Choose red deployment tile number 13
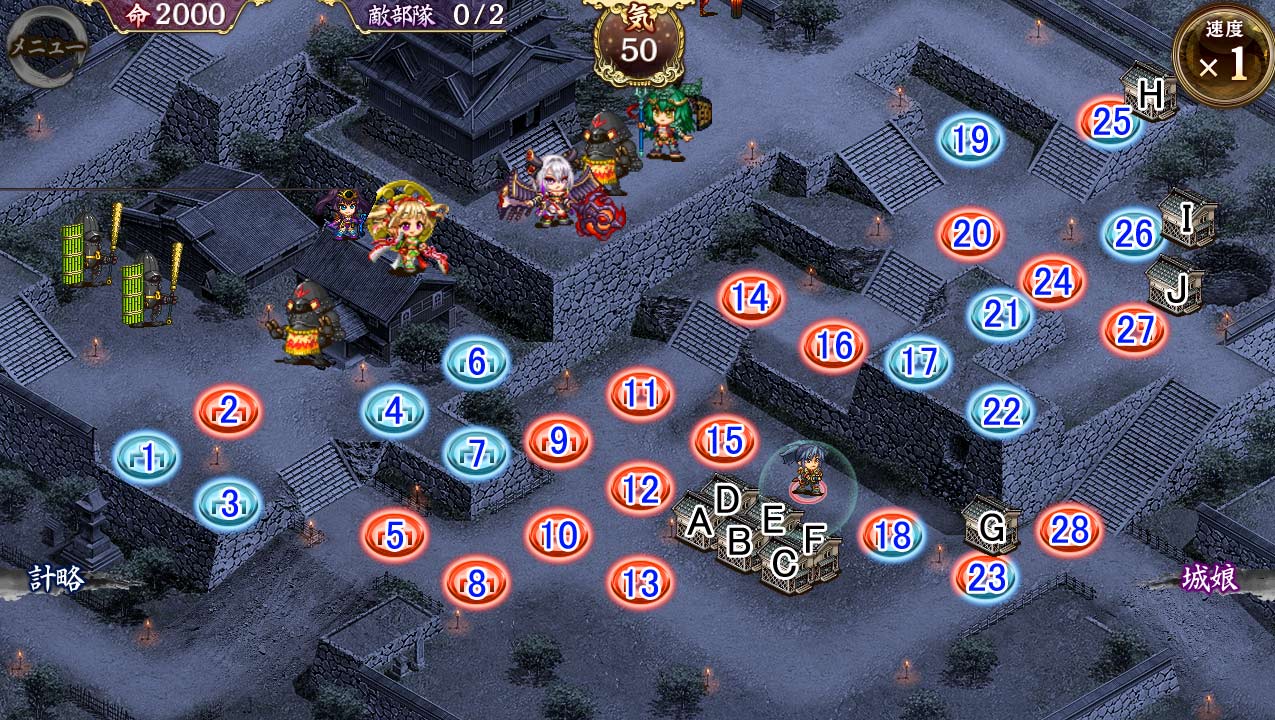Viewport: 1275px width, 720px height. [x=640, y=583]
